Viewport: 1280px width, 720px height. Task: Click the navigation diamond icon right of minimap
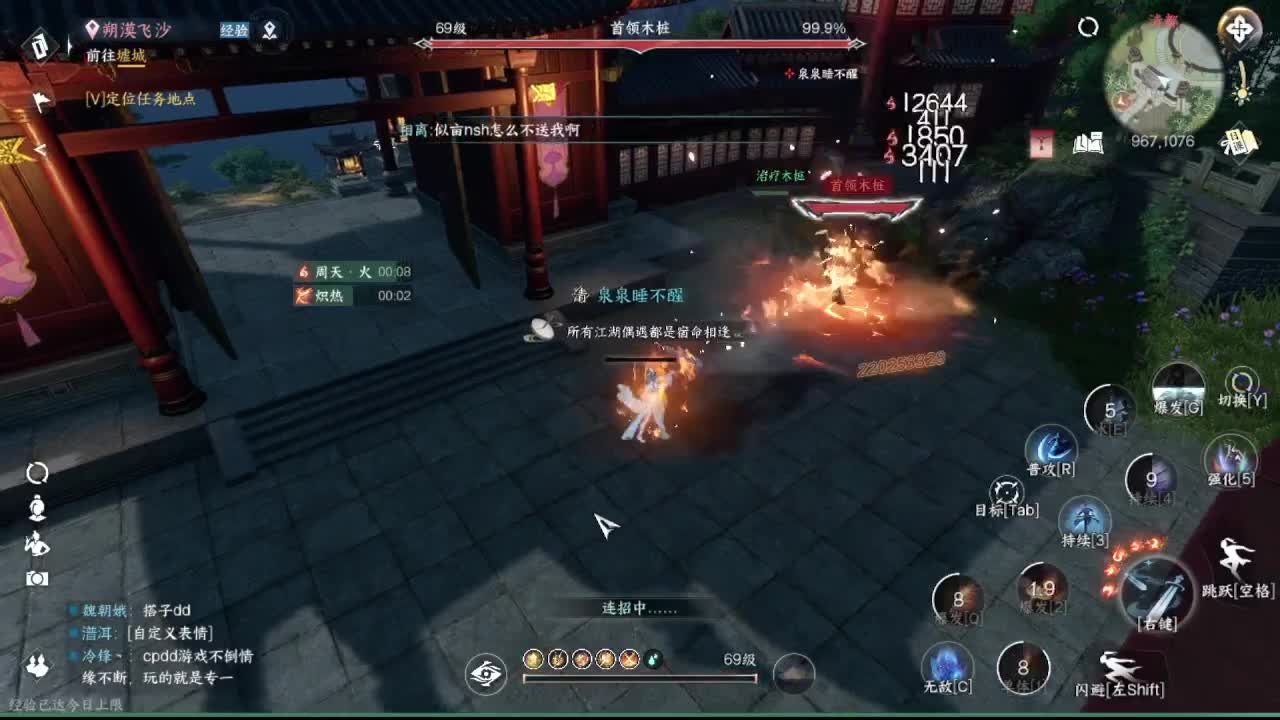1238,28
